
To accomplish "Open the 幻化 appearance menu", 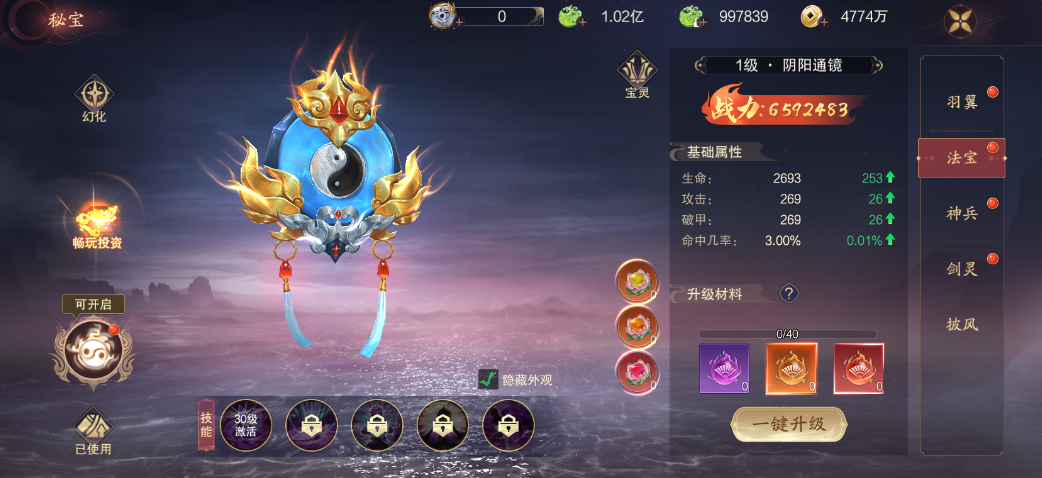I will 93,99.
